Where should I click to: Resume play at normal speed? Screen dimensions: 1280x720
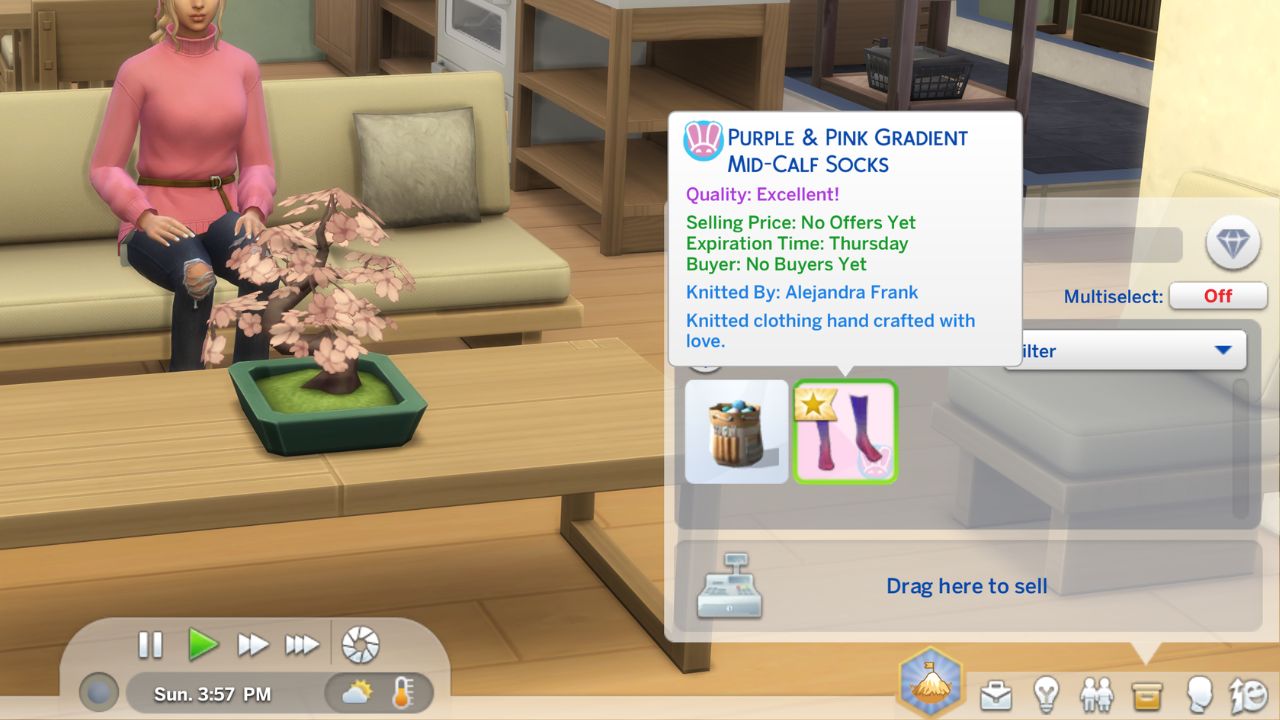tap(205, 645)
